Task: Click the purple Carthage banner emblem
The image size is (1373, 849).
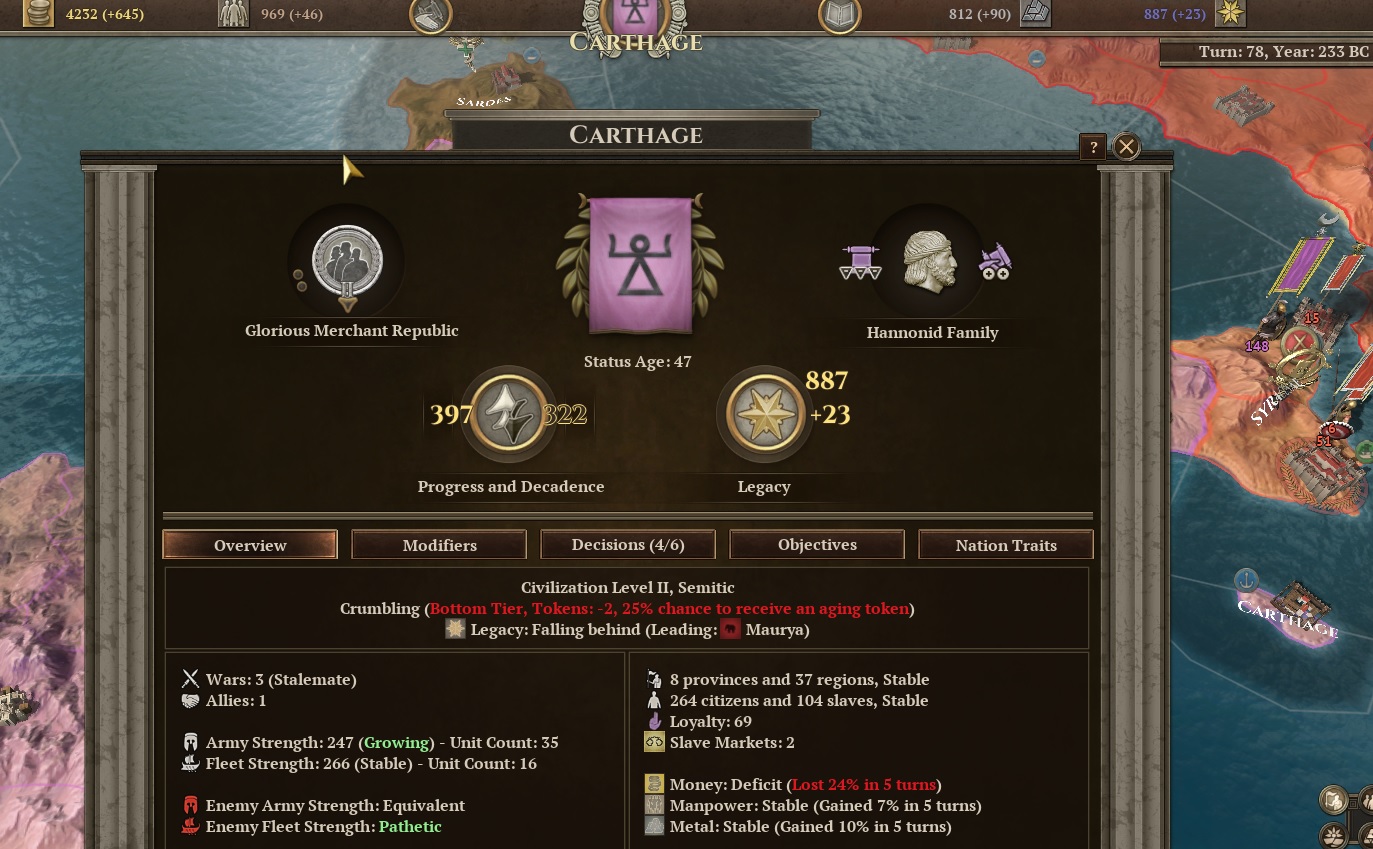Action: pyautogui.click(x=640, y=264)
